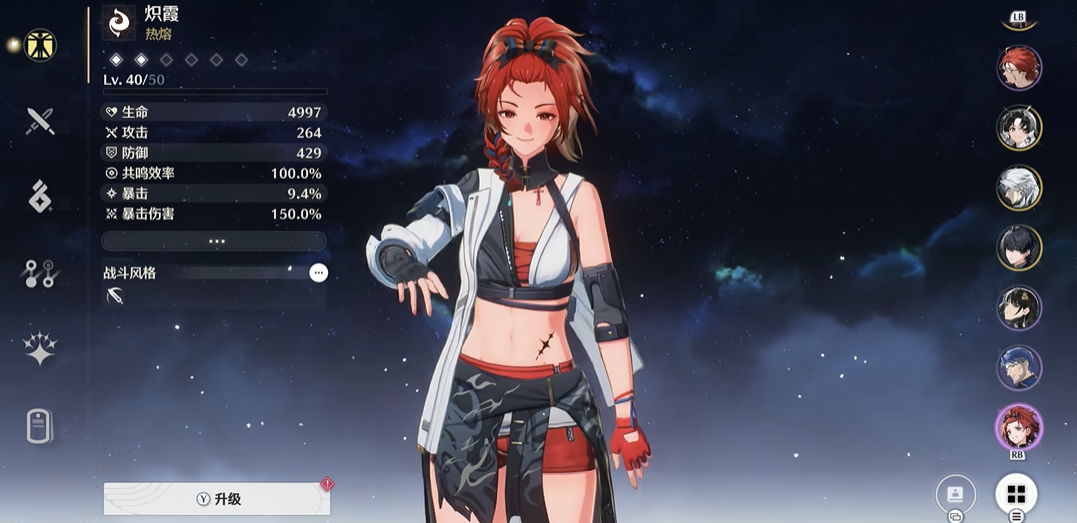
Task: Choose the blue-capped character portrait
Action: (x=1019, y=367)
